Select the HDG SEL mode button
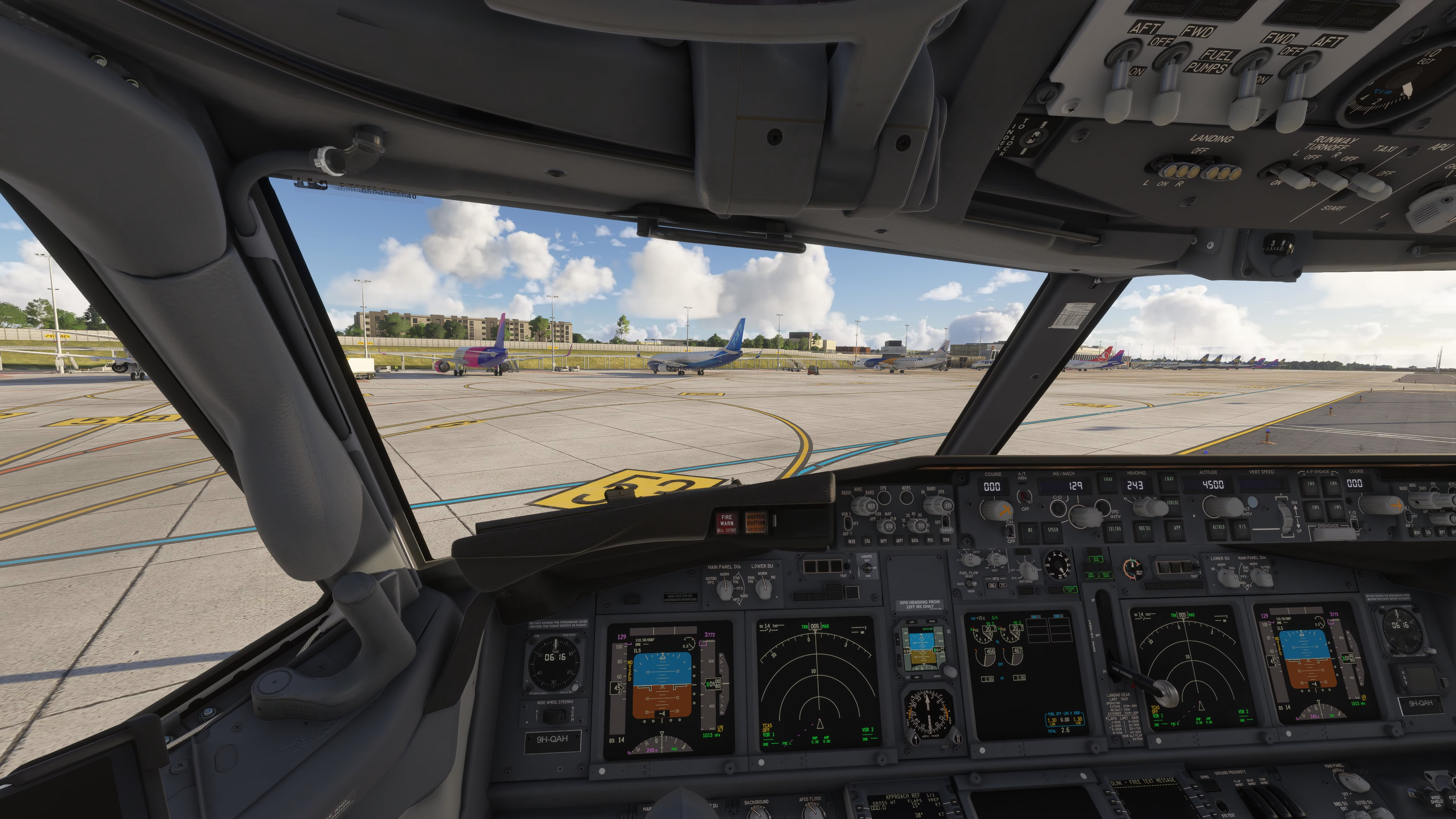The height and width of the screenshot is (819, 1456). [x=1144, y=529]
